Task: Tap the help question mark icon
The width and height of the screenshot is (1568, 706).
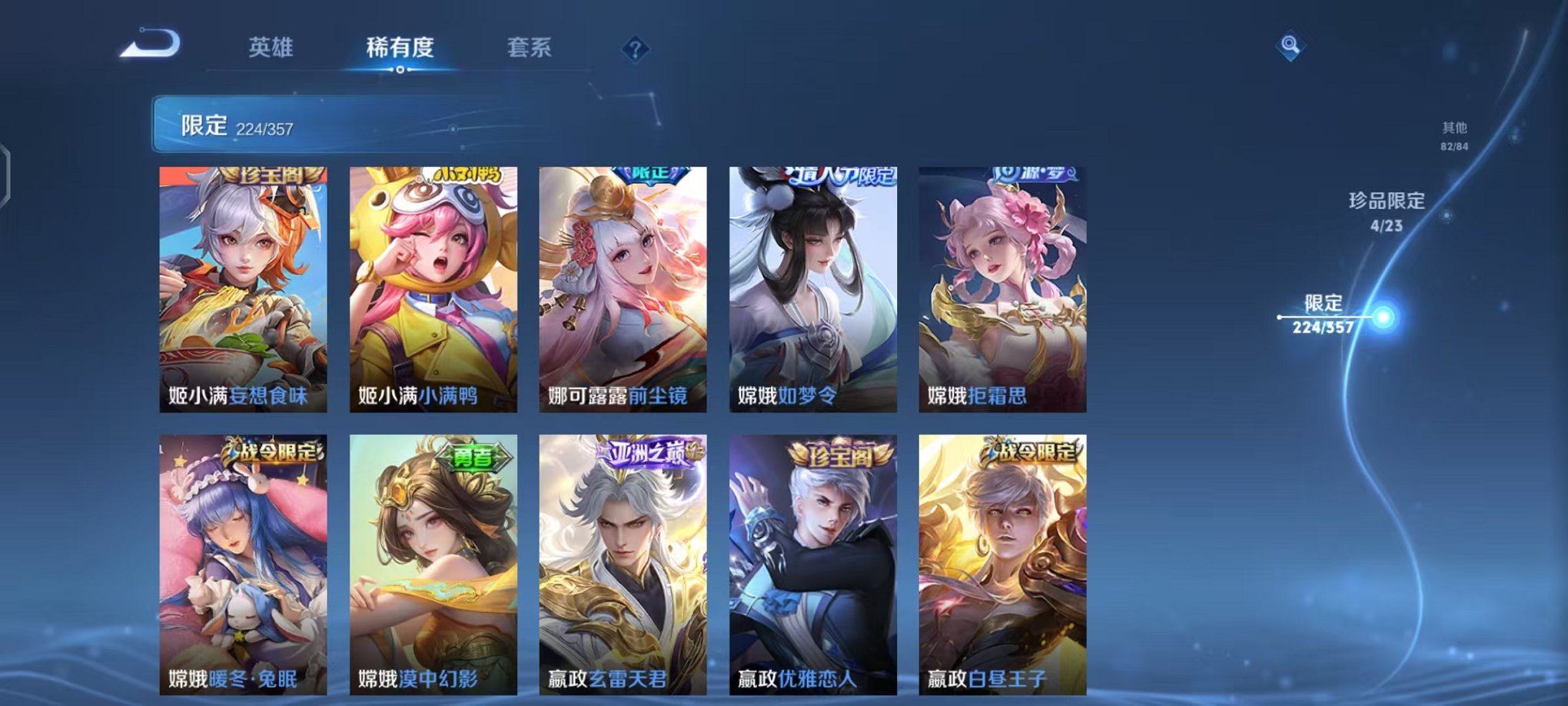Action: tap(632, 48)
